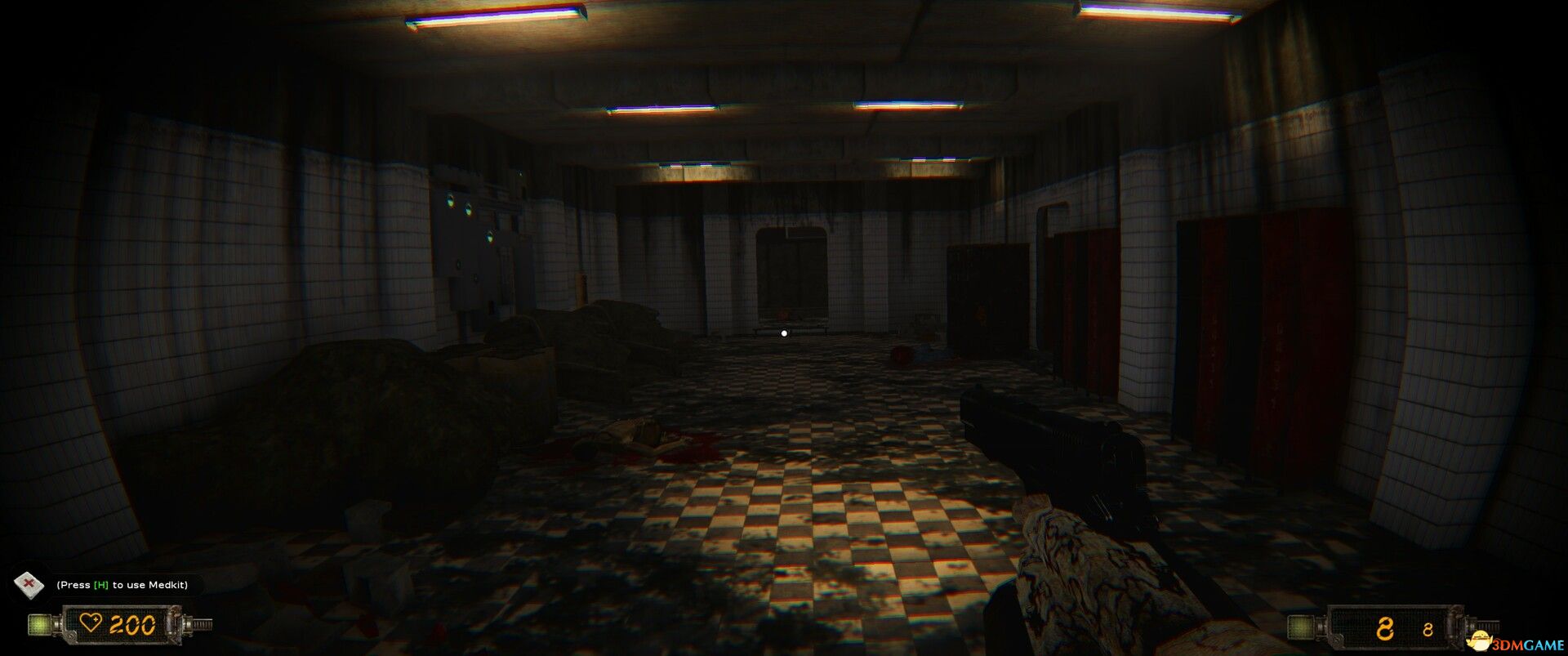The height and width of the screenshot is (656, 1568).
Task: Toggle the health gauge display panel
Action: (x=122, y=623)
